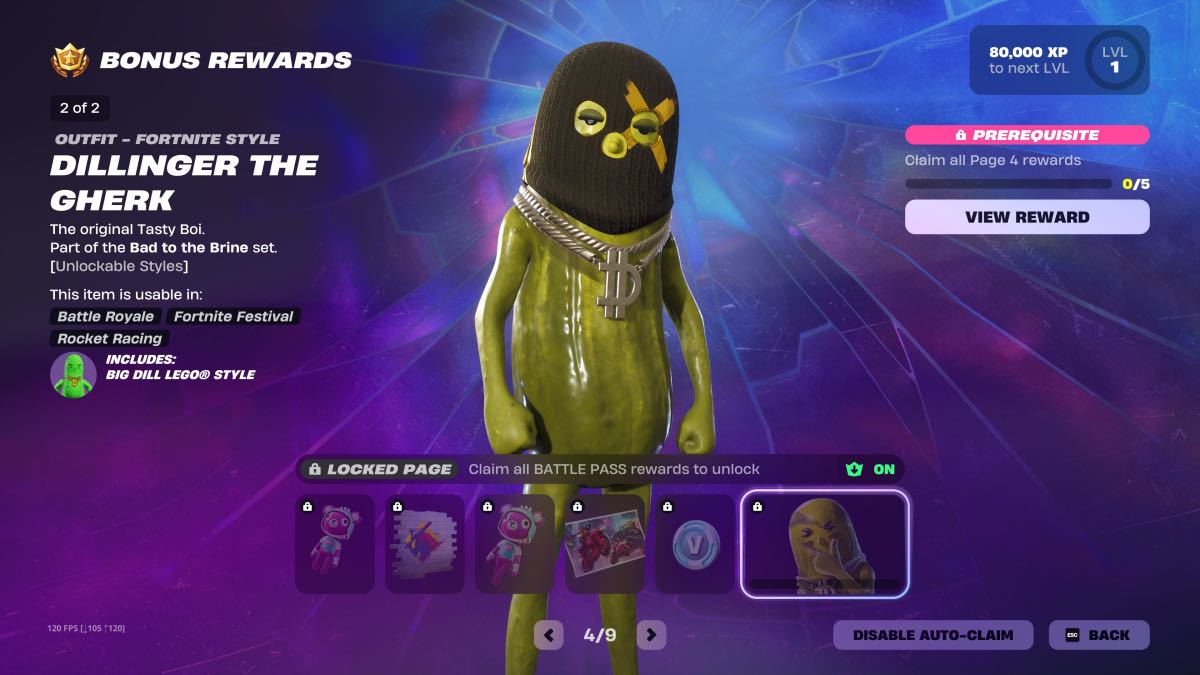Go back using the Back button
The width and height of the screenshot is (1200, 675).
[1098, 635]
